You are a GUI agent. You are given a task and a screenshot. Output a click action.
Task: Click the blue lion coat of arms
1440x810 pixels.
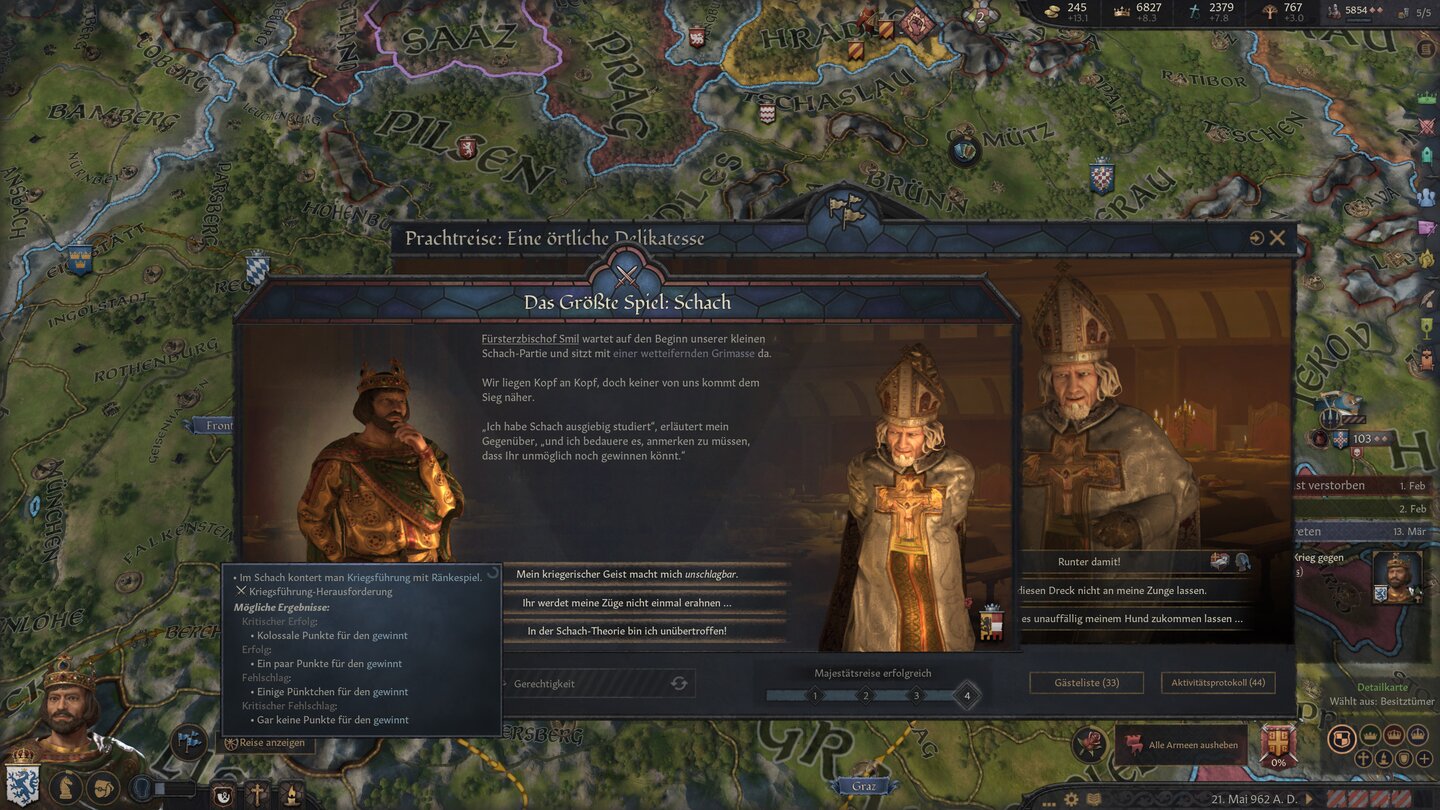click(x=21, y=782)
